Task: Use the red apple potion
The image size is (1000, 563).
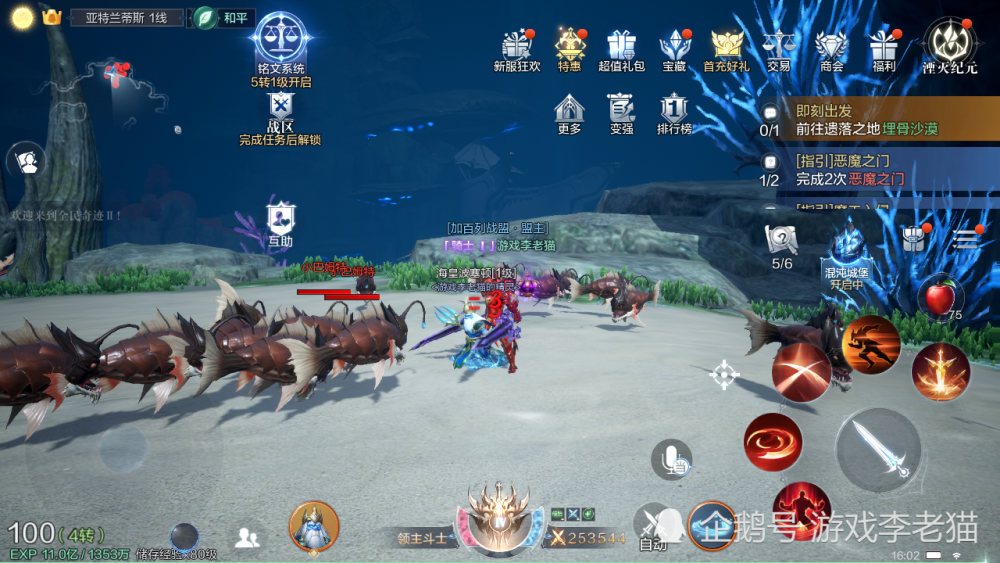Action: click(x=939, y=296)
